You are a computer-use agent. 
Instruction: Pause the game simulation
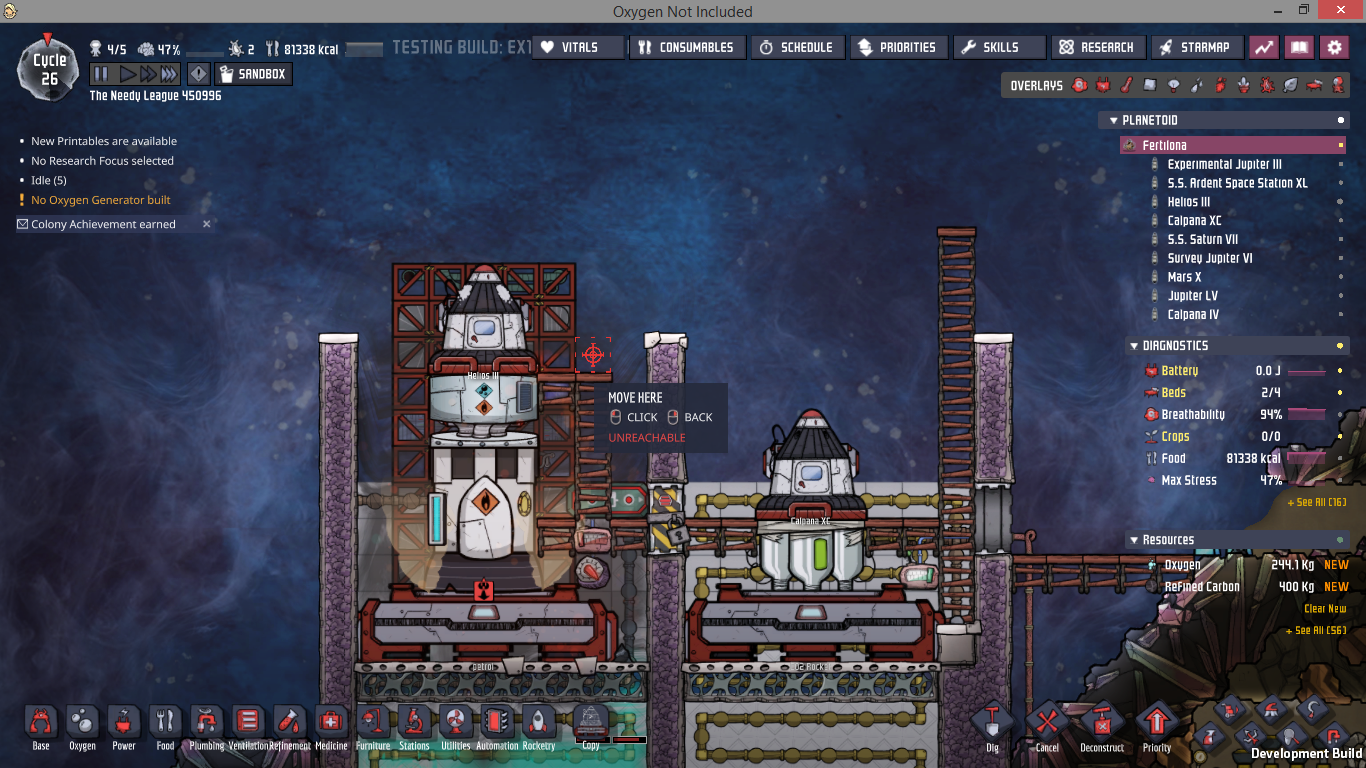pos(101,74)
